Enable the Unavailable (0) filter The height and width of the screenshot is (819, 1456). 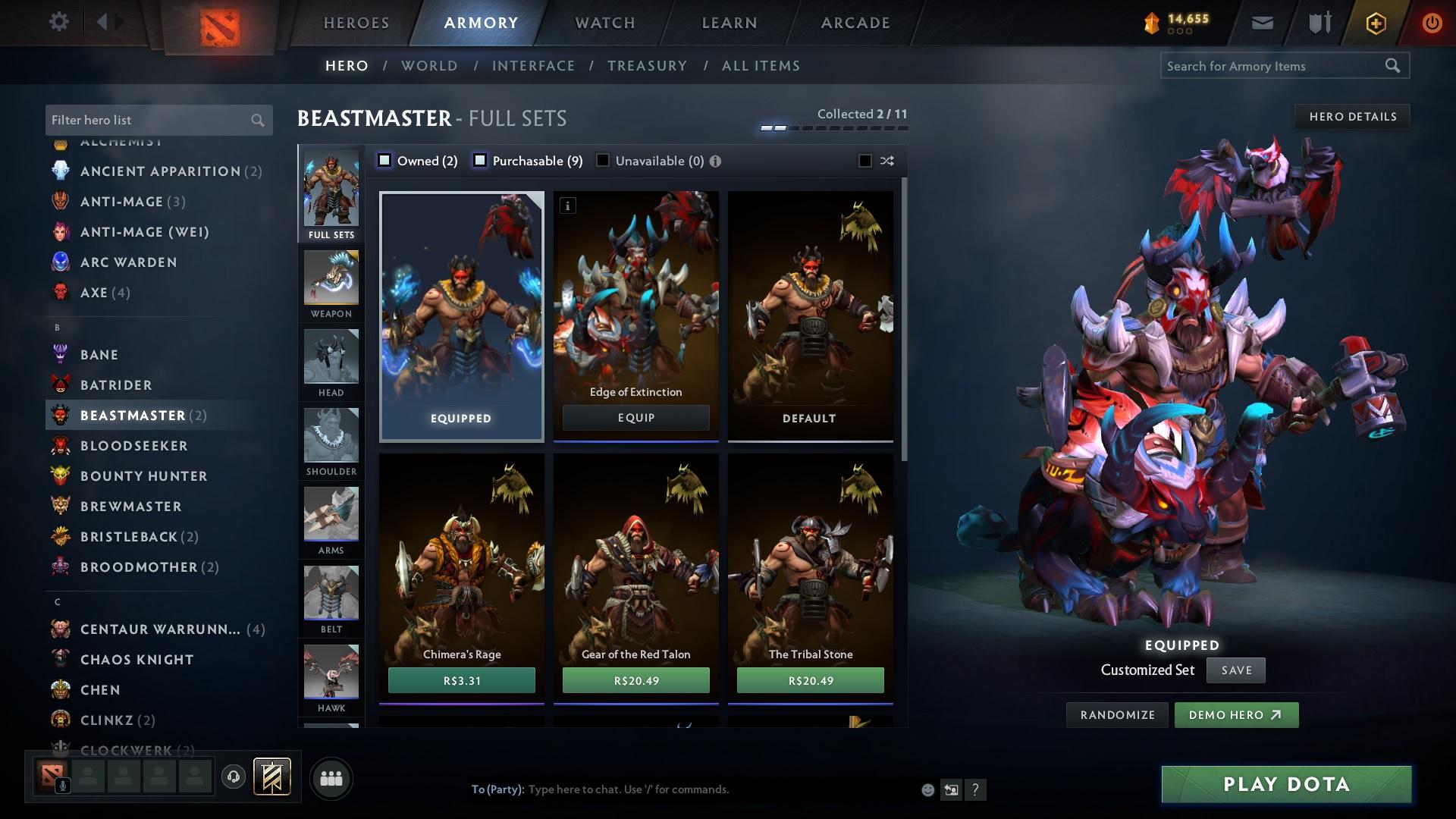(x=602, y=160)
